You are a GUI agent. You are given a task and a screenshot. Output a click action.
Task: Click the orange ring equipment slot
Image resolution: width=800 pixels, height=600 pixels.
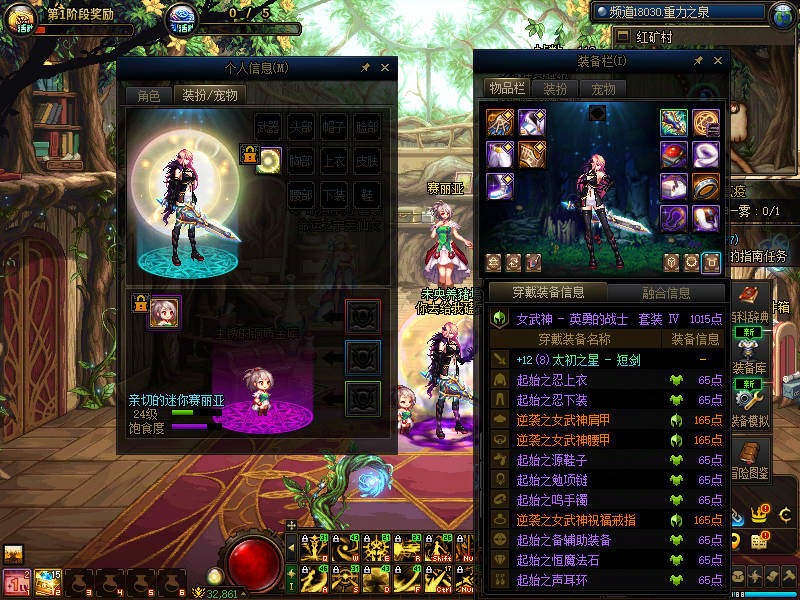coord(705,186)
